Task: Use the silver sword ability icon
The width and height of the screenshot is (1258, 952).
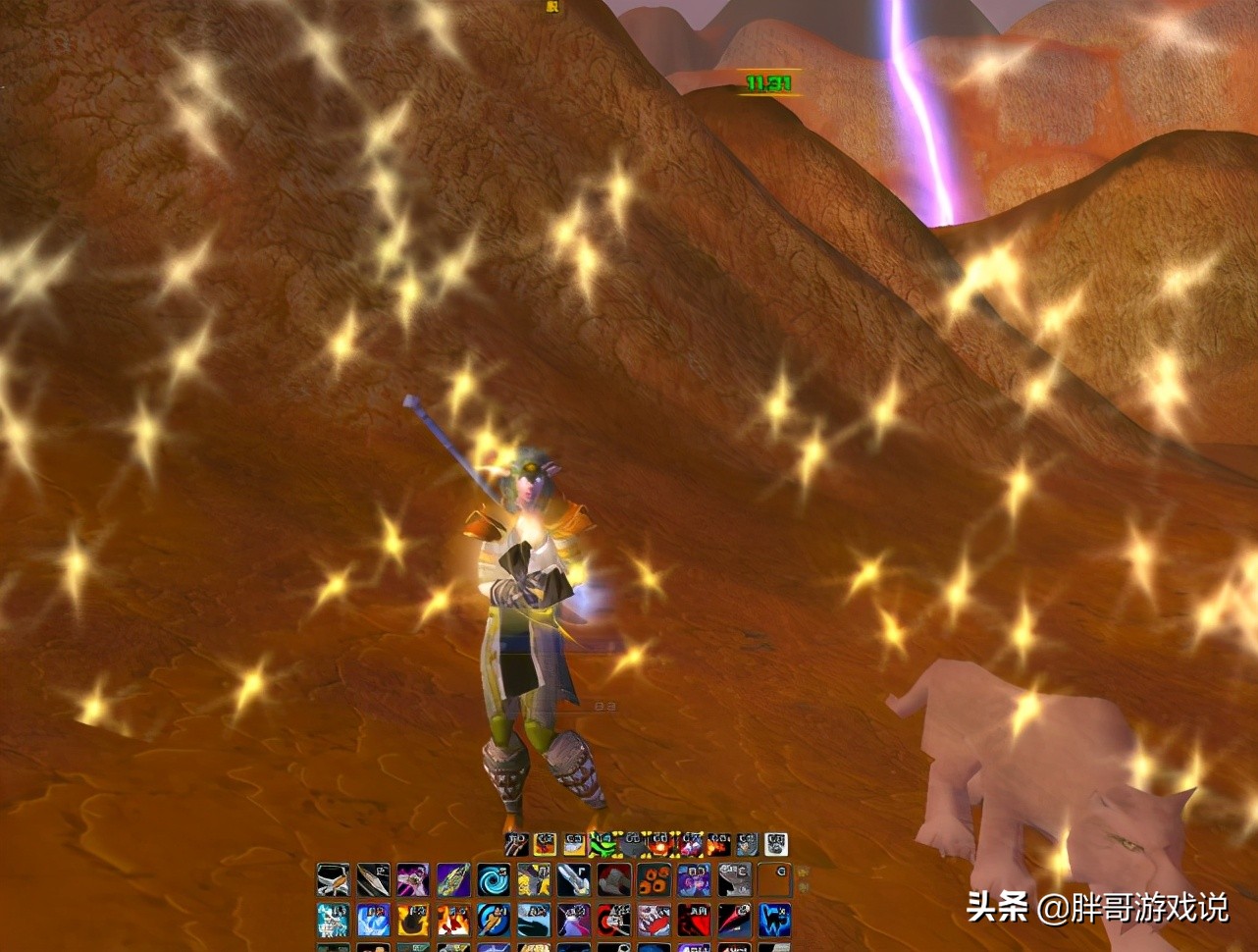Action: pos(573,879)
